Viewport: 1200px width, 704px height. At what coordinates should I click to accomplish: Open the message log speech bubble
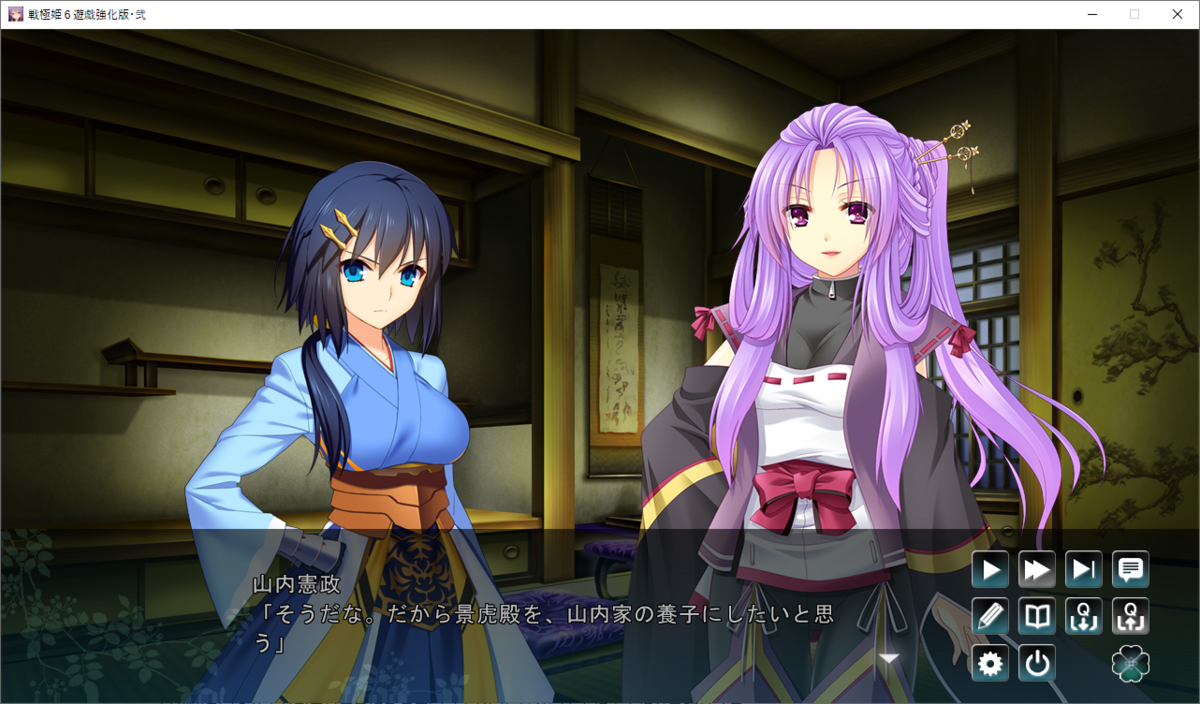1131,570
